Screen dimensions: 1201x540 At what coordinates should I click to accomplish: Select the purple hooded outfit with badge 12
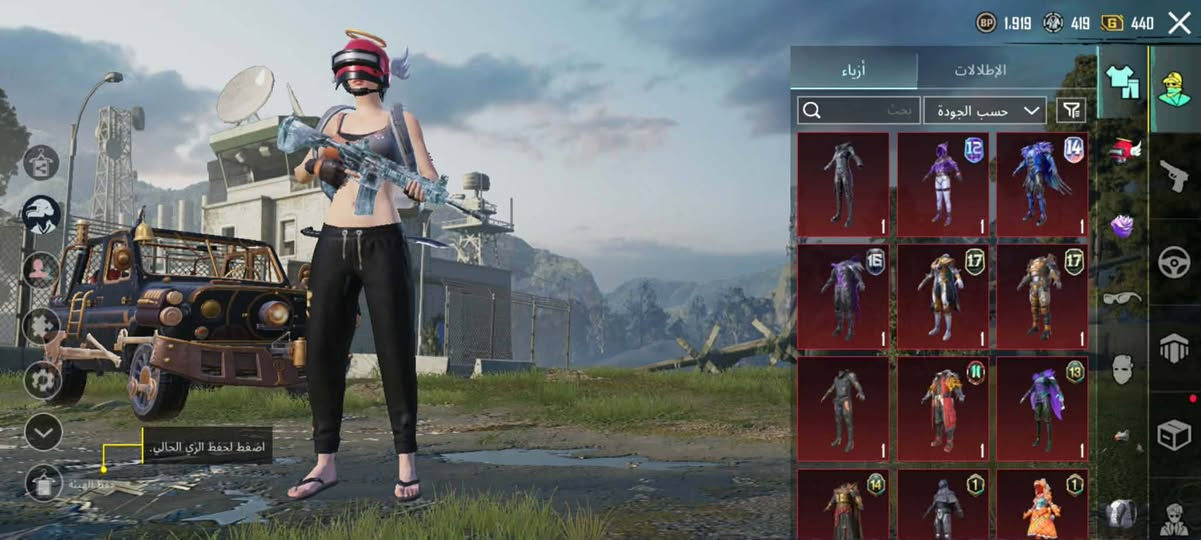coord(942,185)
